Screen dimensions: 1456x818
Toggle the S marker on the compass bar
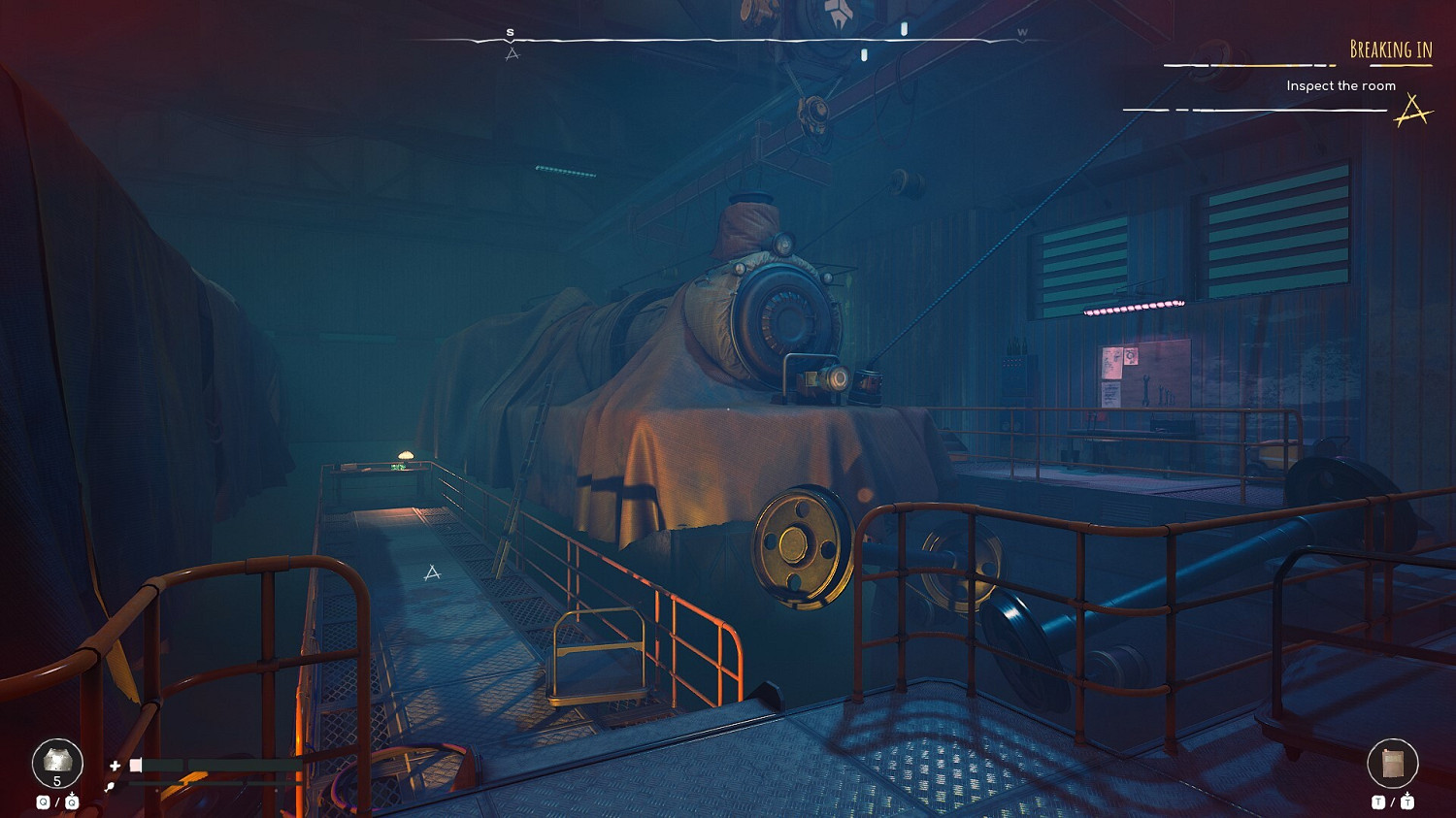pos(509,32)
